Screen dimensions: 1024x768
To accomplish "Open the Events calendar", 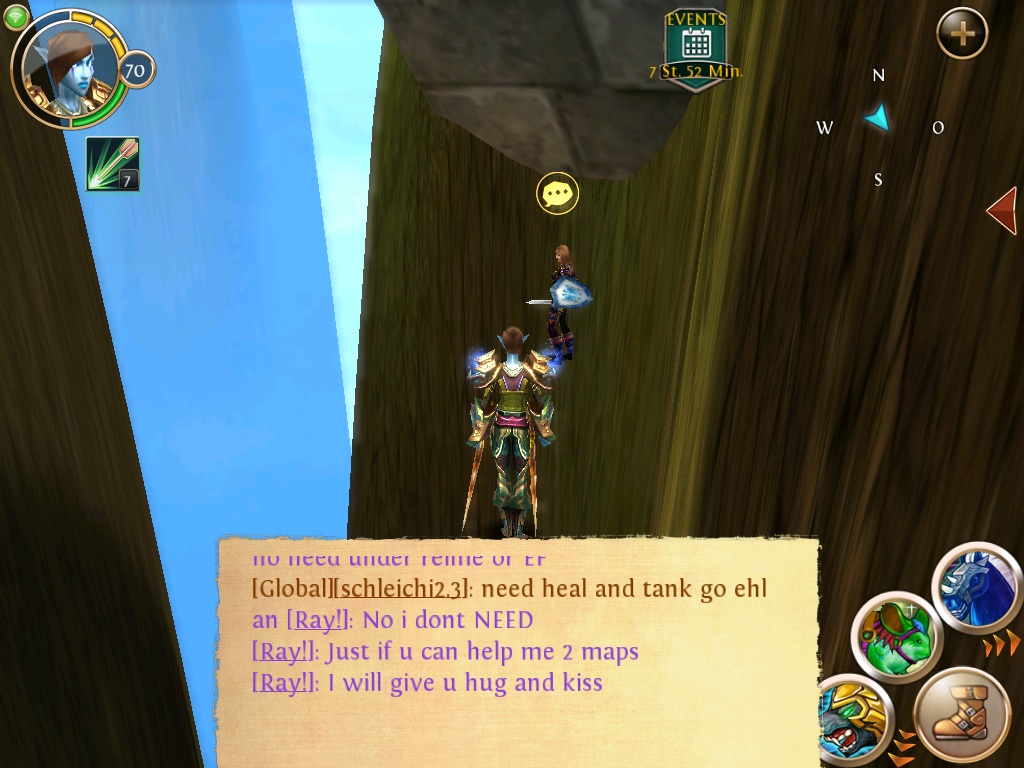I will coord(696,46).
